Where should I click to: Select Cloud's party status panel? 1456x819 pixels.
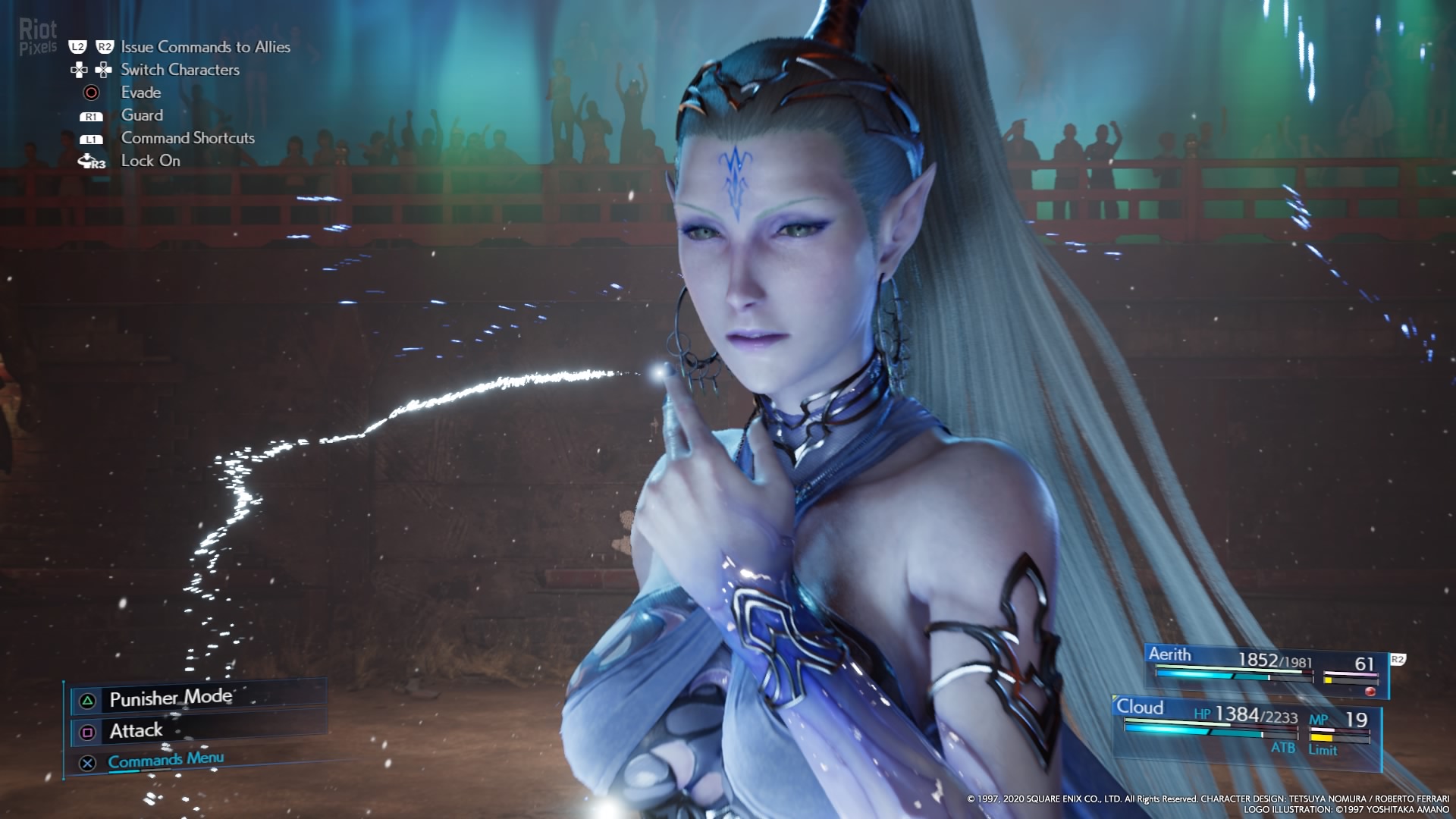point(1245,726)
